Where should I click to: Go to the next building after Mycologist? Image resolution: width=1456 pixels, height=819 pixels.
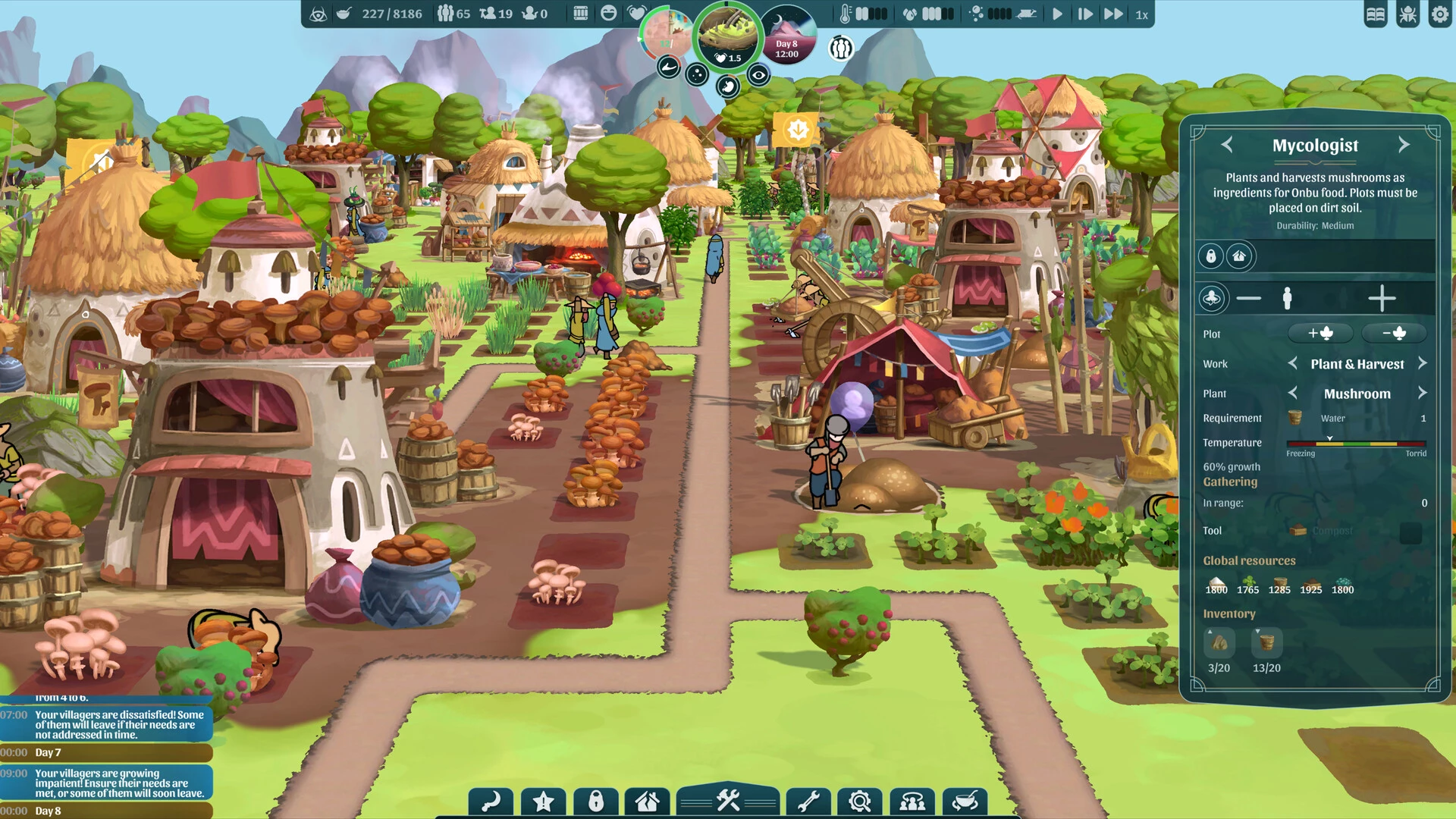tap(1404, 145)
